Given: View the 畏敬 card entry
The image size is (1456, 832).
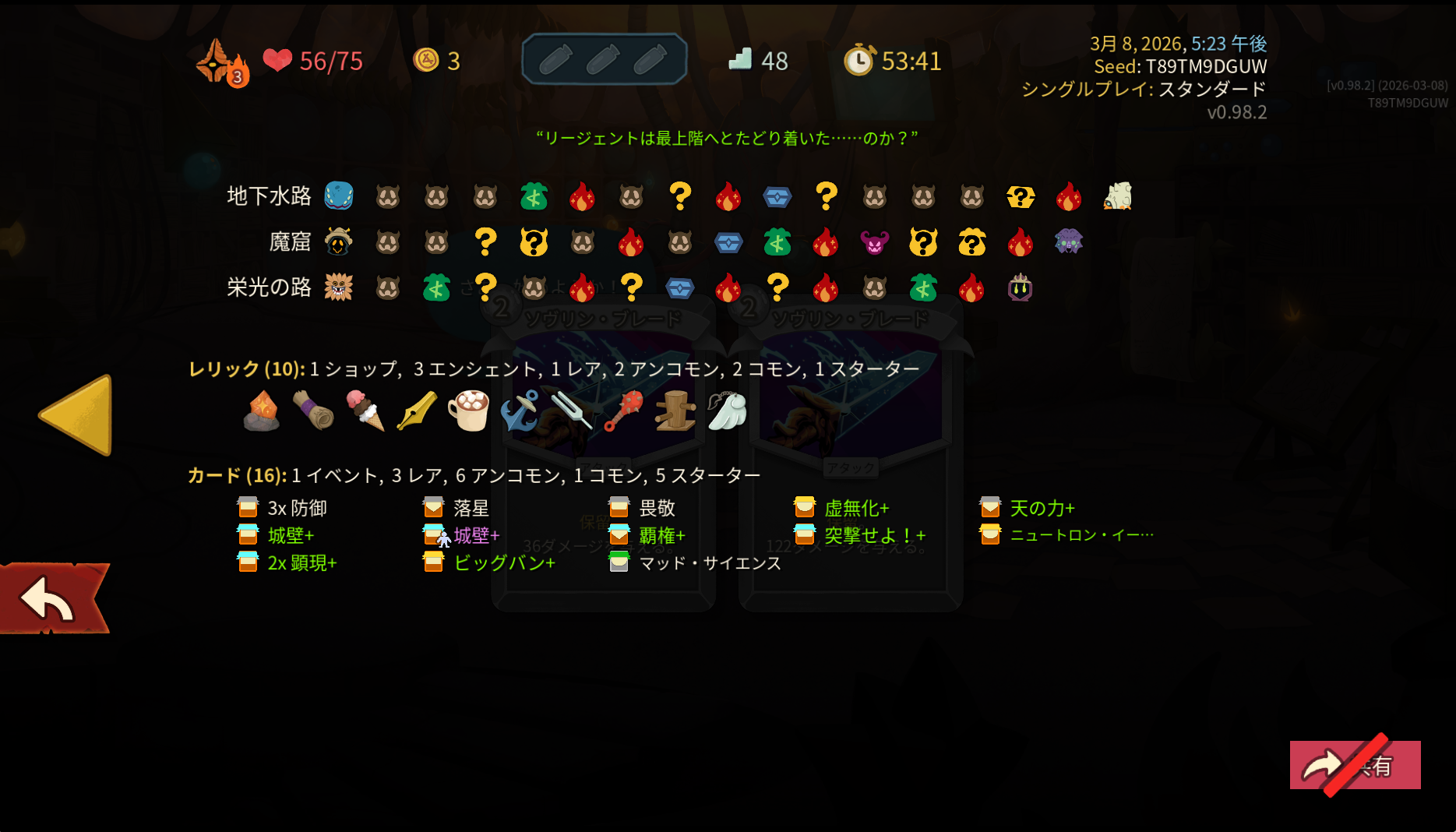Looking at the screenshot, I should coord(656,509).
